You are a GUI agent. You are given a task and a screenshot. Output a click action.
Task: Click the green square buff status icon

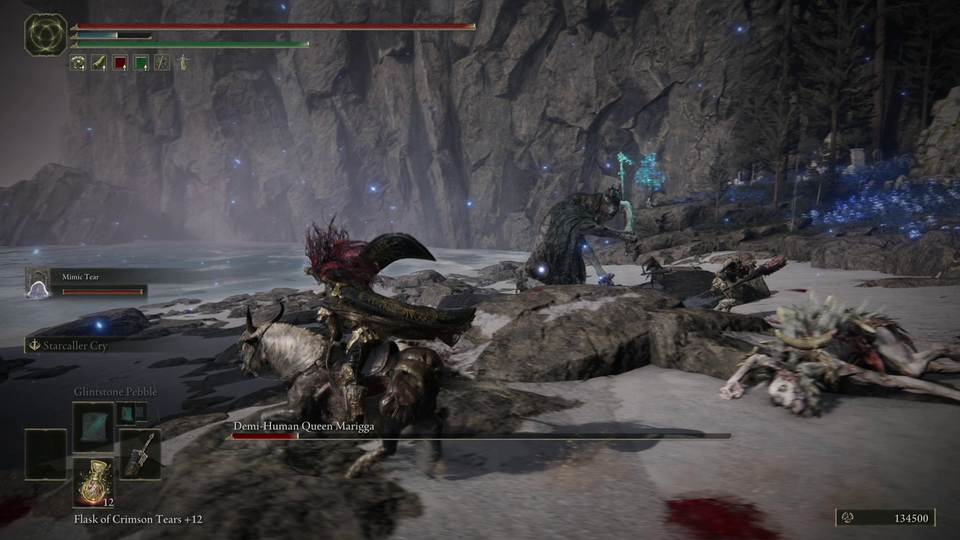(x=141, y=63)
